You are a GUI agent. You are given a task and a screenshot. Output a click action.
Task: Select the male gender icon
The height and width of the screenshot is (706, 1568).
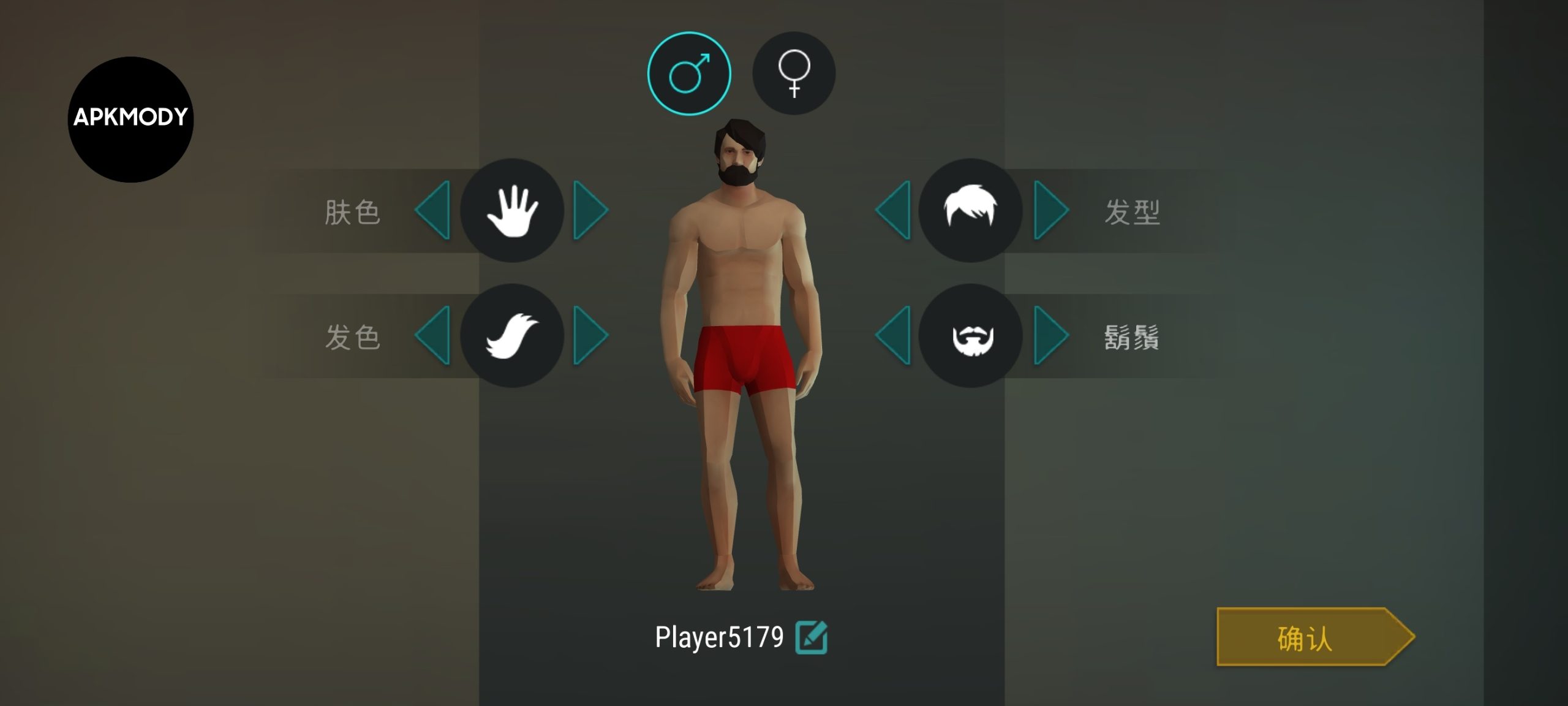pos(689,74)
